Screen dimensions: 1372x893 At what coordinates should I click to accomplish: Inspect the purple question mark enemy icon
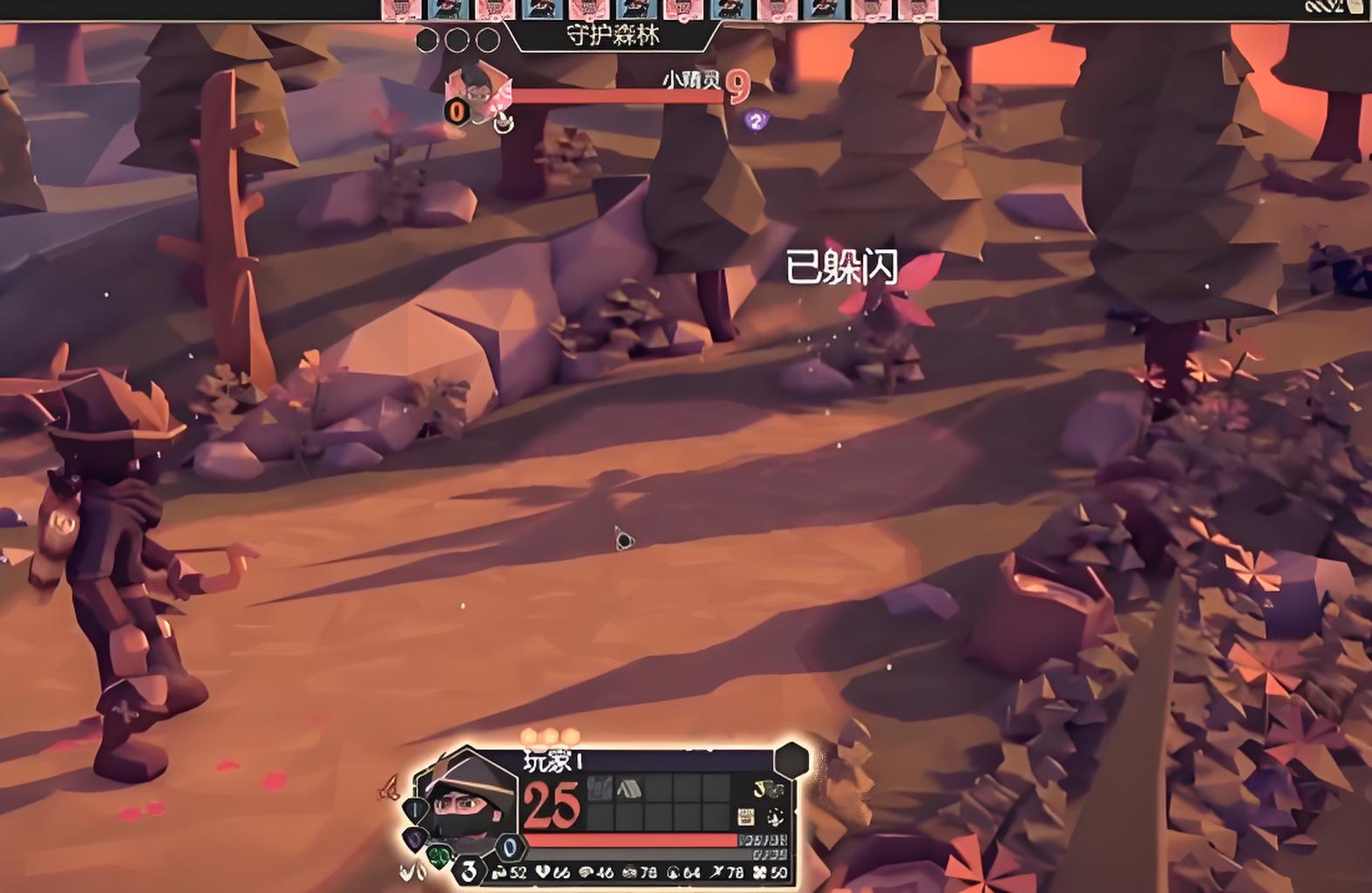[756, 120]
